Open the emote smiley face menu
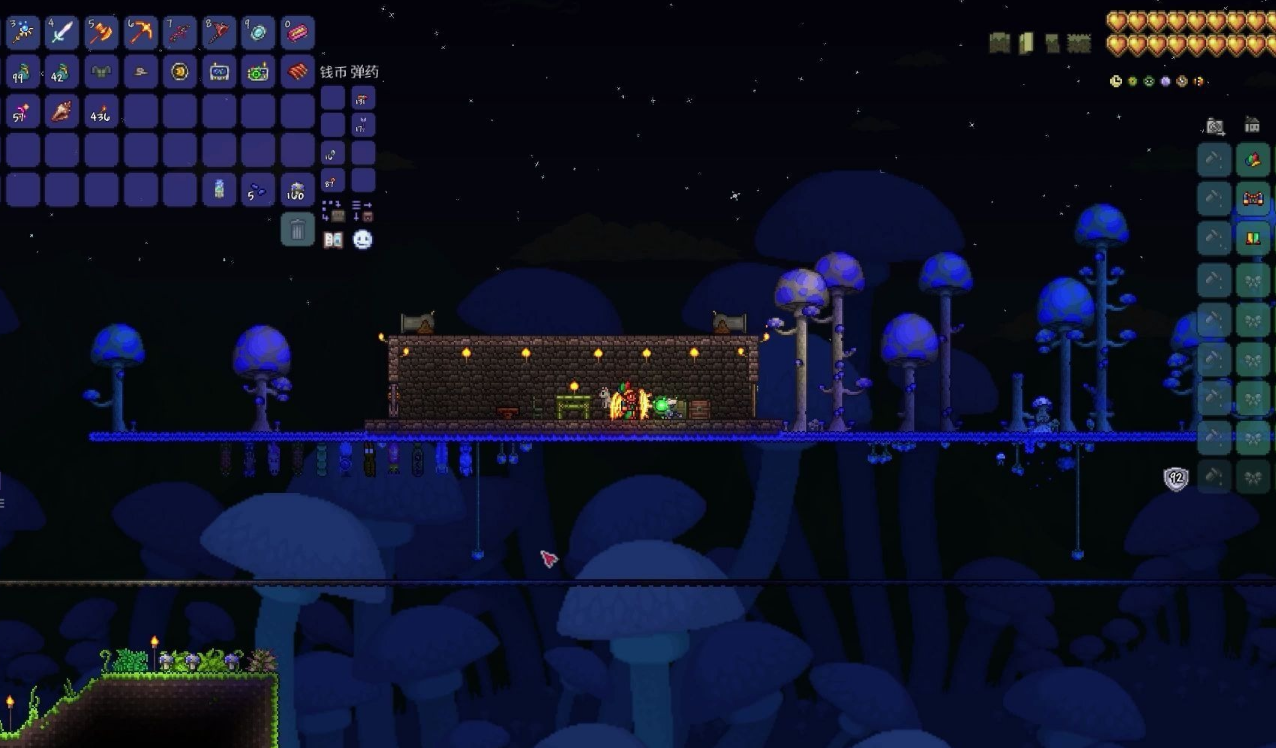This screenshot has width=1276, height=748. tap(362, 239)
